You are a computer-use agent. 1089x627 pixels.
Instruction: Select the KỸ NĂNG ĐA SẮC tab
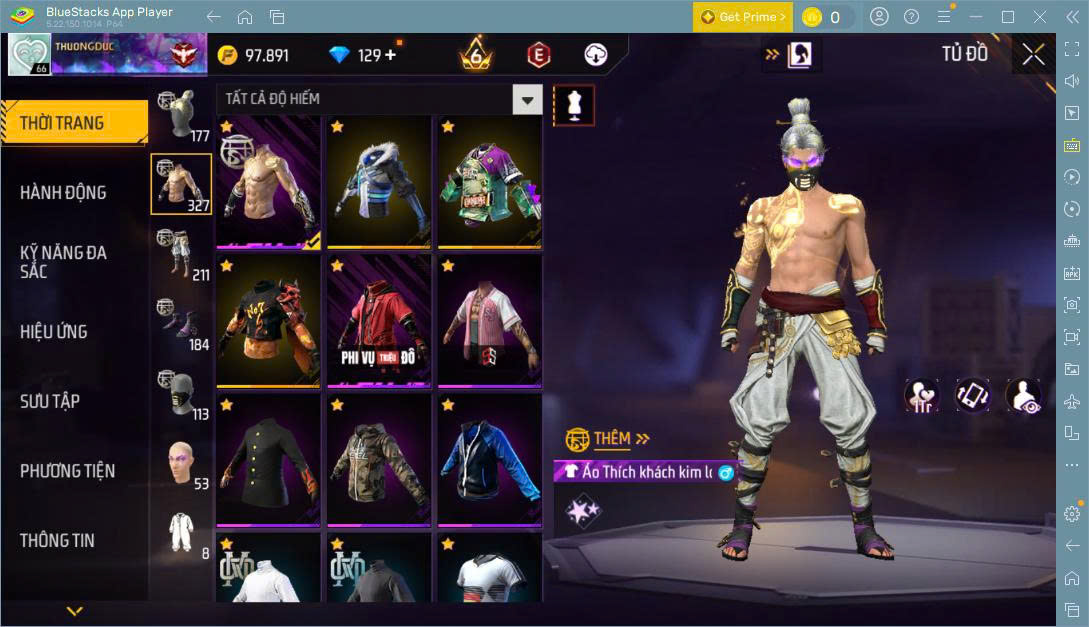(x=63, y=262)
